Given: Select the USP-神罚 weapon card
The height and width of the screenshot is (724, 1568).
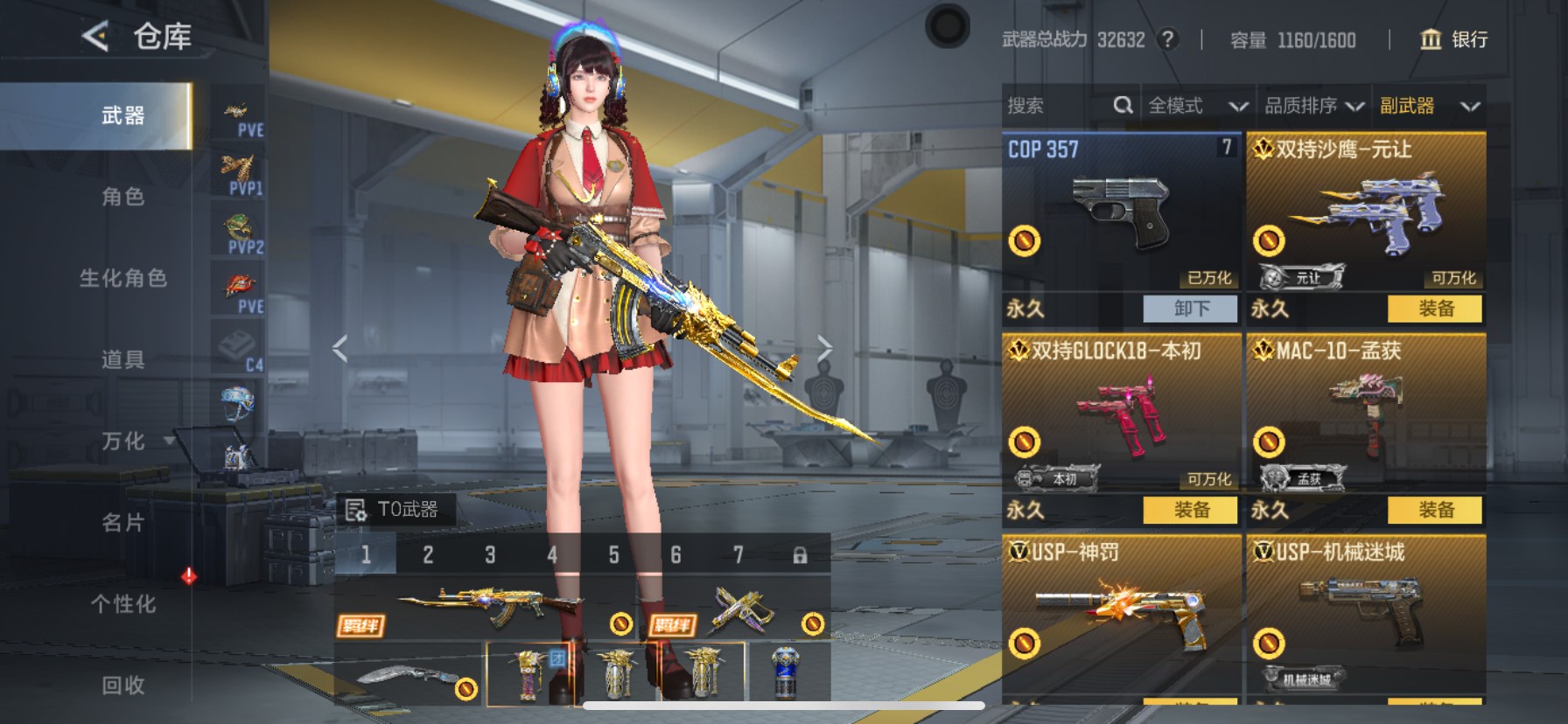Looking at the screenshot, I should coord(1121,612).
